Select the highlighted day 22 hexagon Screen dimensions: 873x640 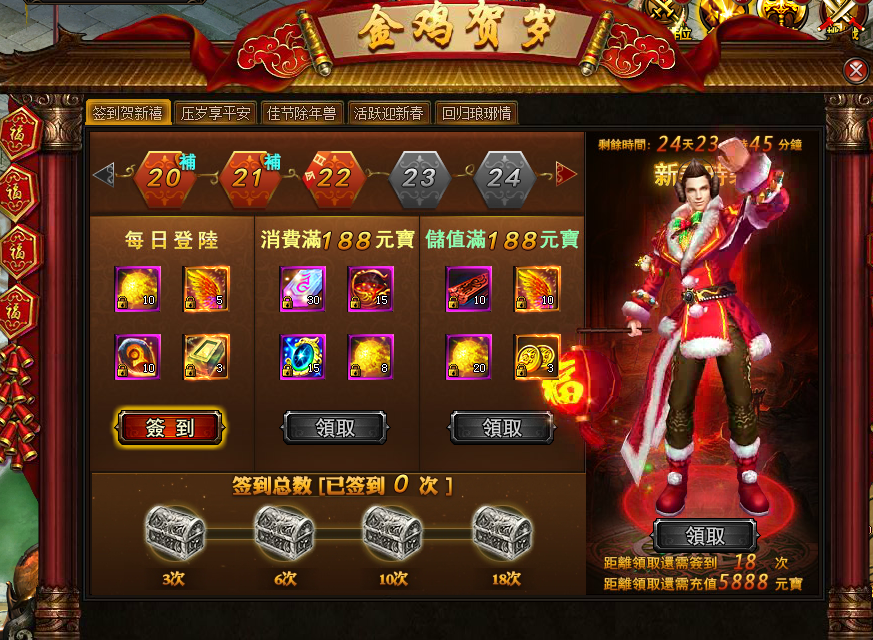(334, 178)
